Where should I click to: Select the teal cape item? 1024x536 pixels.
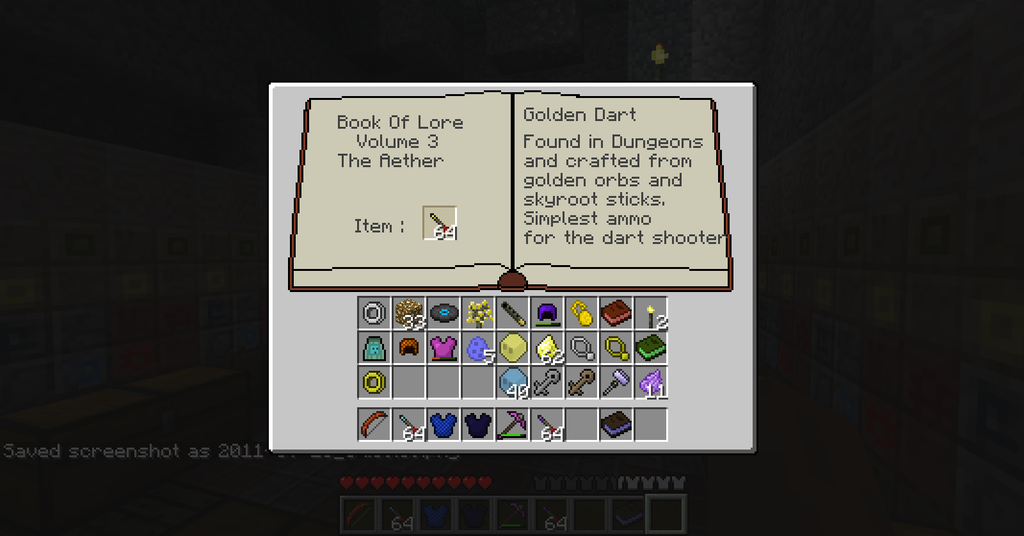[374, 348]
